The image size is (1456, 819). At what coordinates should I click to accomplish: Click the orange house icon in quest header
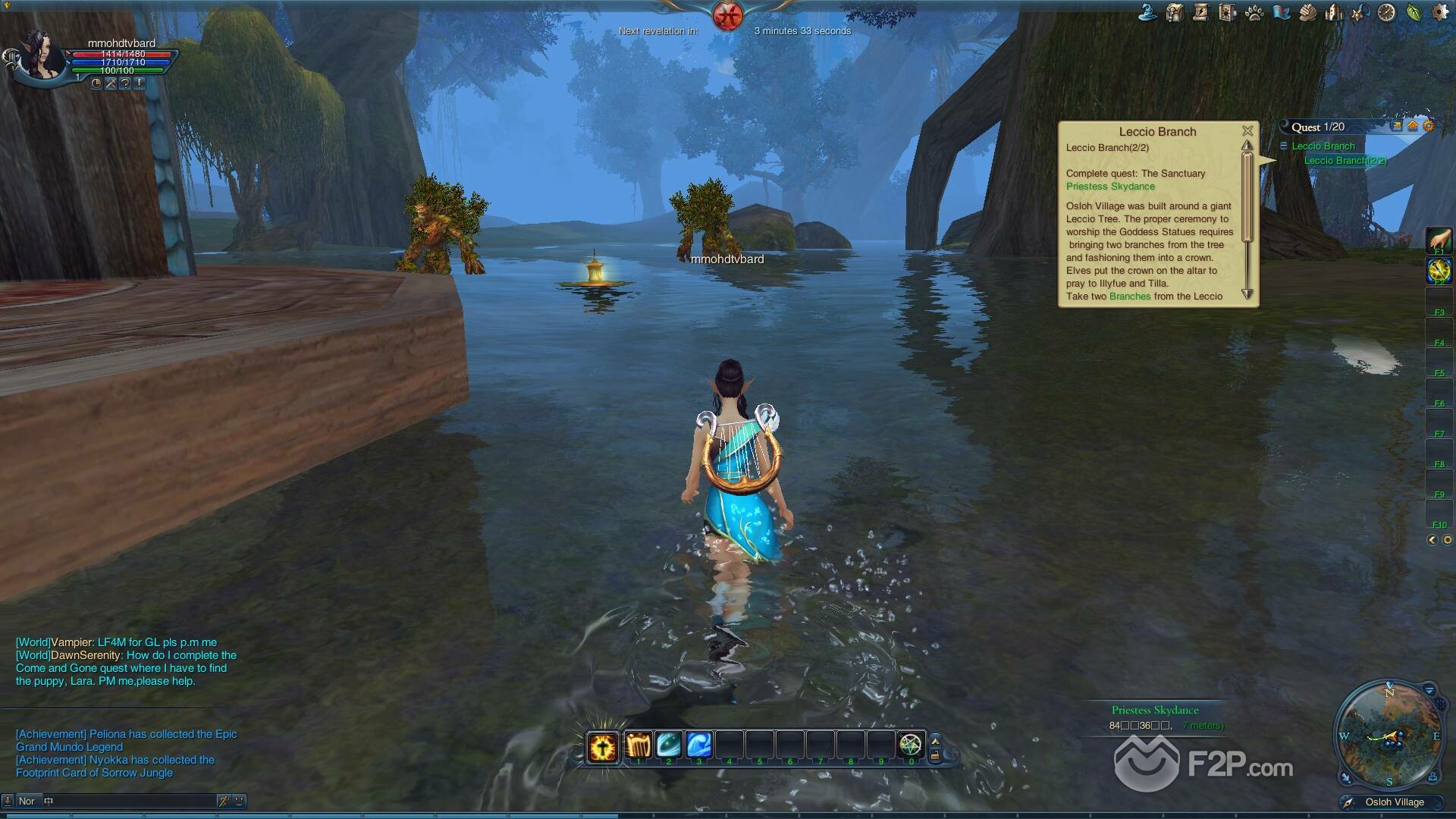click(x=1413, y=127)
